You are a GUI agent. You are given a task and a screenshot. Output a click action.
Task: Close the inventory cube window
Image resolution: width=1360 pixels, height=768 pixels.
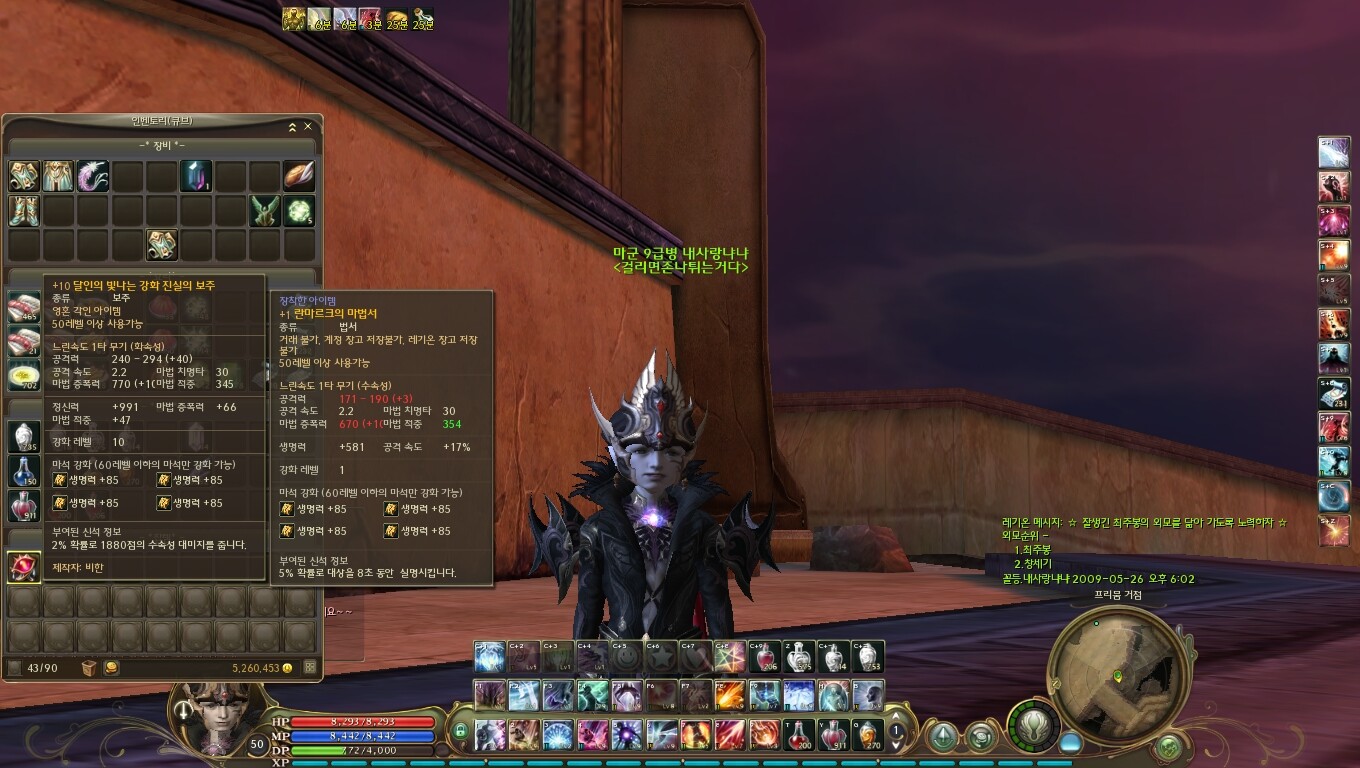(308, 127)
